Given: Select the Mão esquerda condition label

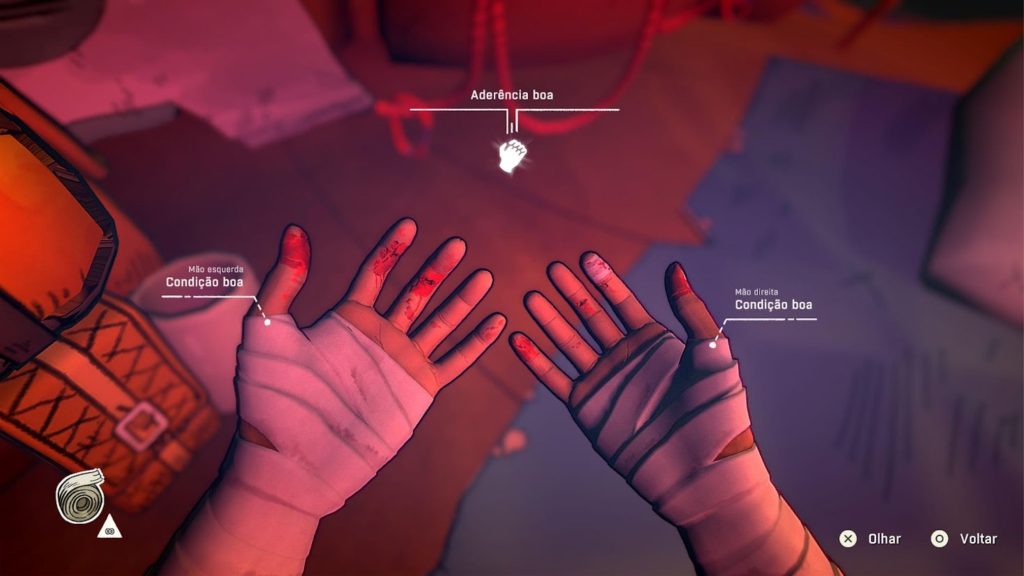Looking at the screenshot, I should coord(204,282).
